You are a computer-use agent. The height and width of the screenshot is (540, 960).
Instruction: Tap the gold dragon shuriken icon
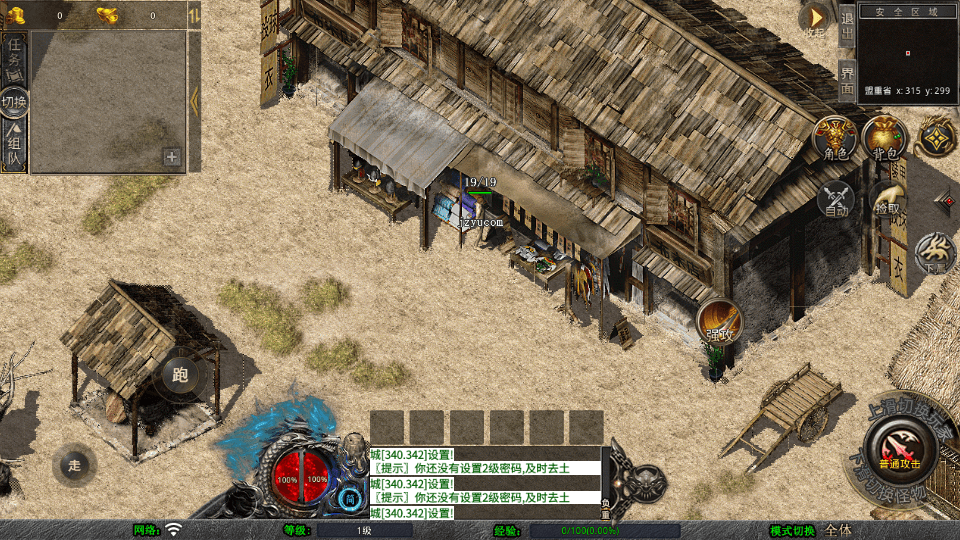(x=938, y=137)
